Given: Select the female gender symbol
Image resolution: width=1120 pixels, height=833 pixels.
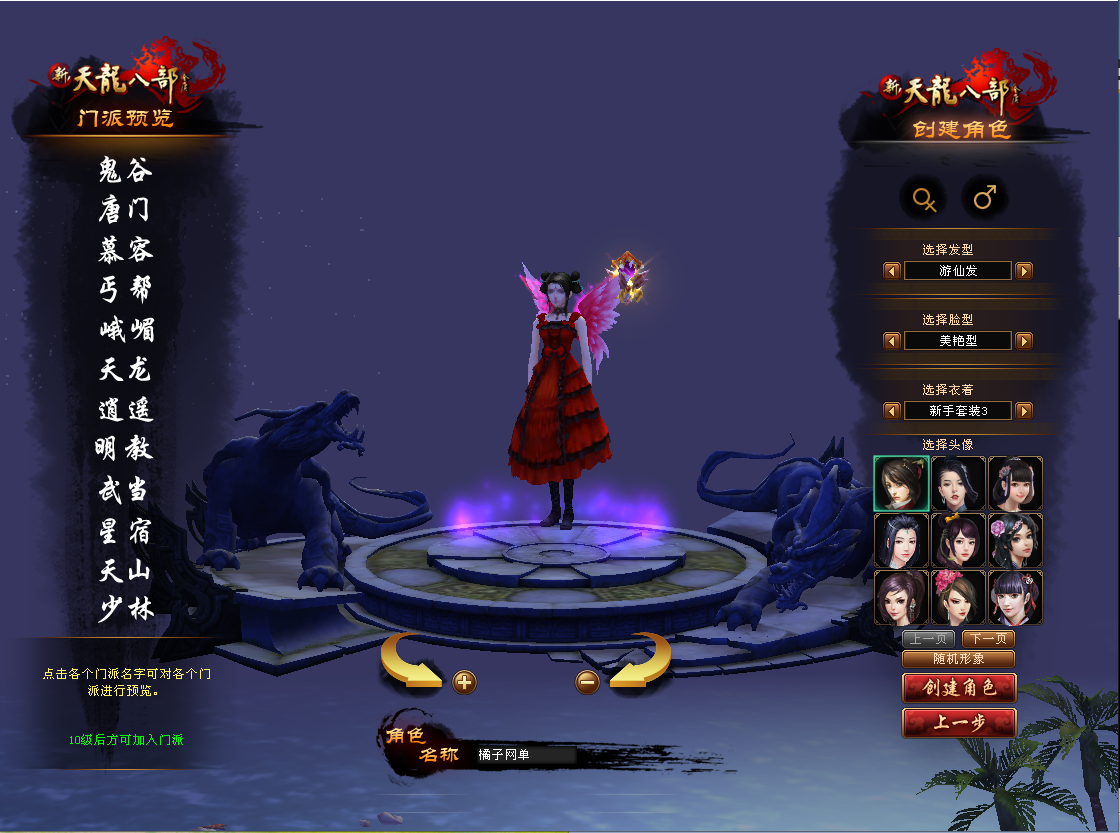Looking at the screenshot, I should (924, 198).
